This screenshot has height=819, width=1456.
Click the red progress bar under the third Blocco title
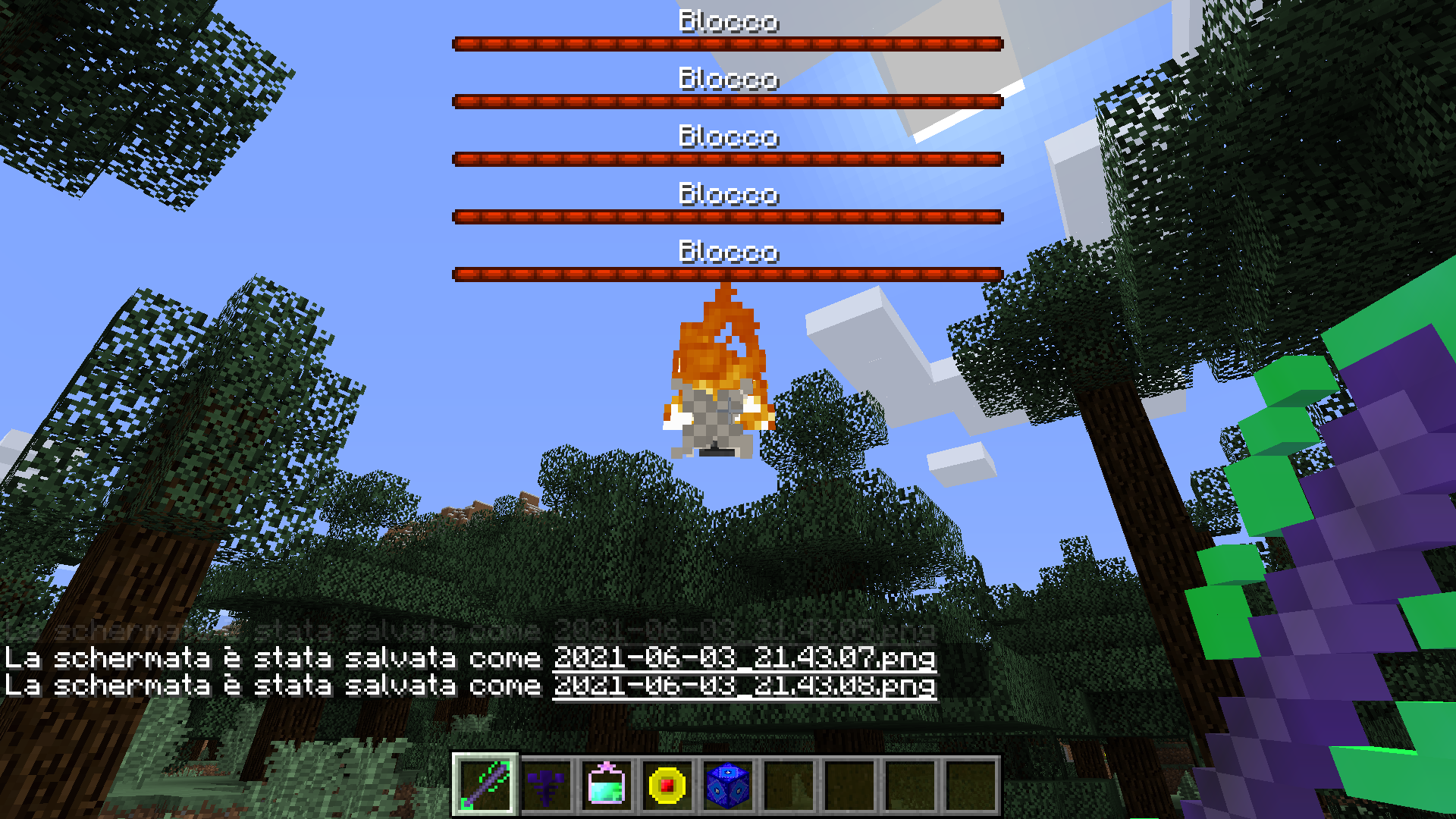coord(728,159)
